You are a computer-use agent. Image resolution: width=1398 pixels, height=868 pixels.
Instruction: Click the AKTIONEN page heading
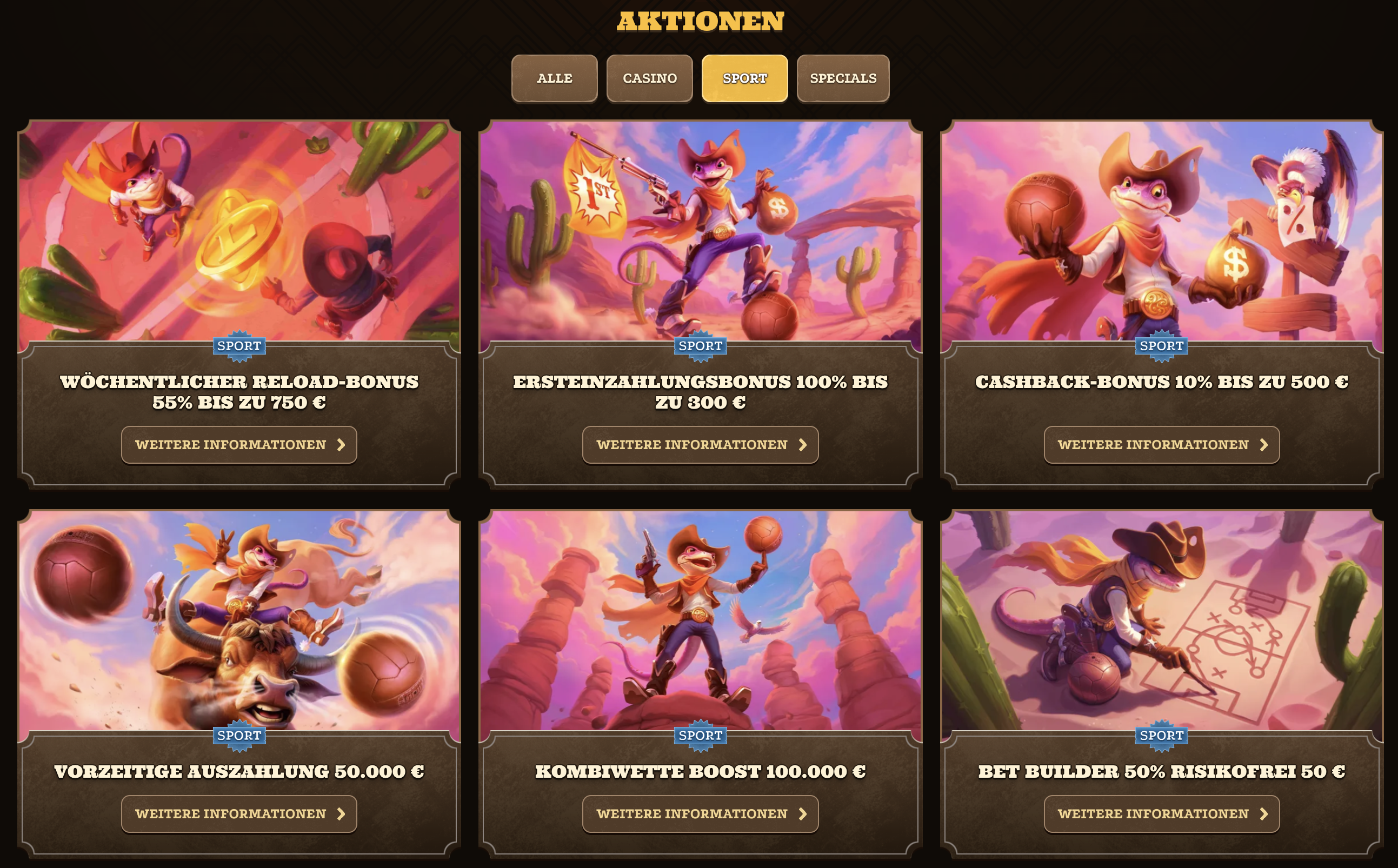click(x=700, y=22)
